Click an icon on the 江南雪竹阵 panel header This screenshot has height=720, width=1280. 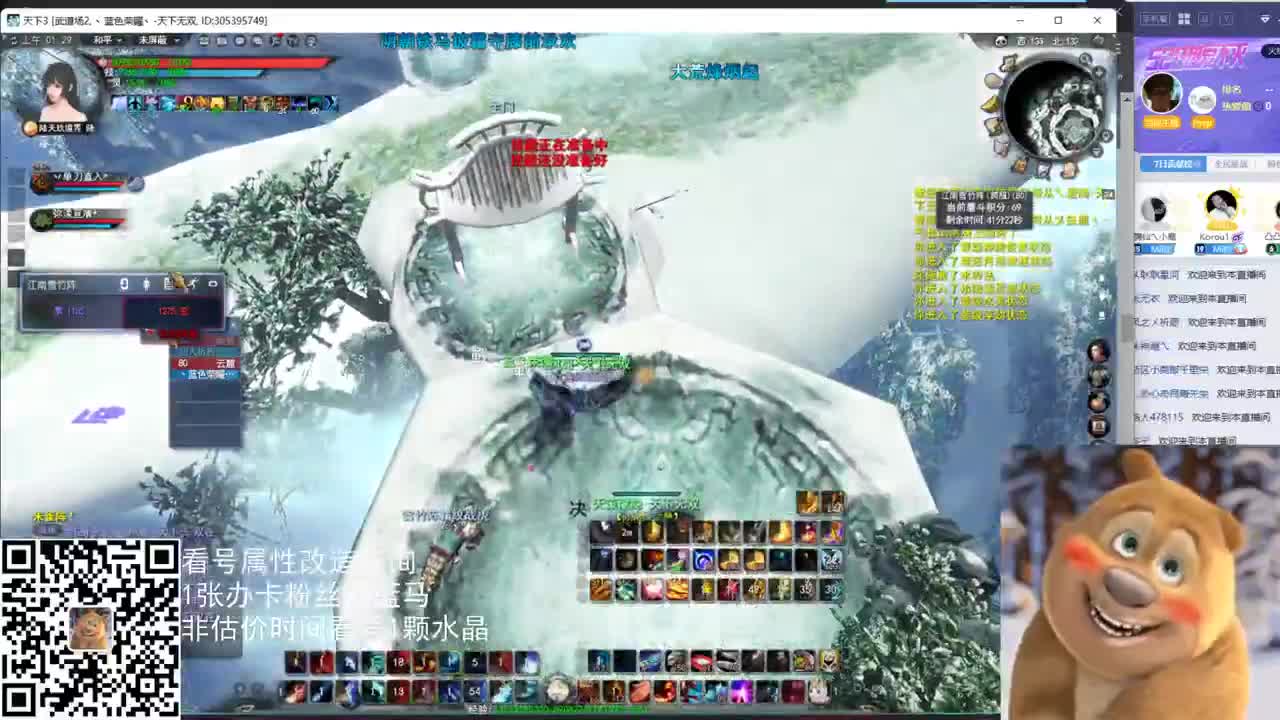click(x=124, y=283)
